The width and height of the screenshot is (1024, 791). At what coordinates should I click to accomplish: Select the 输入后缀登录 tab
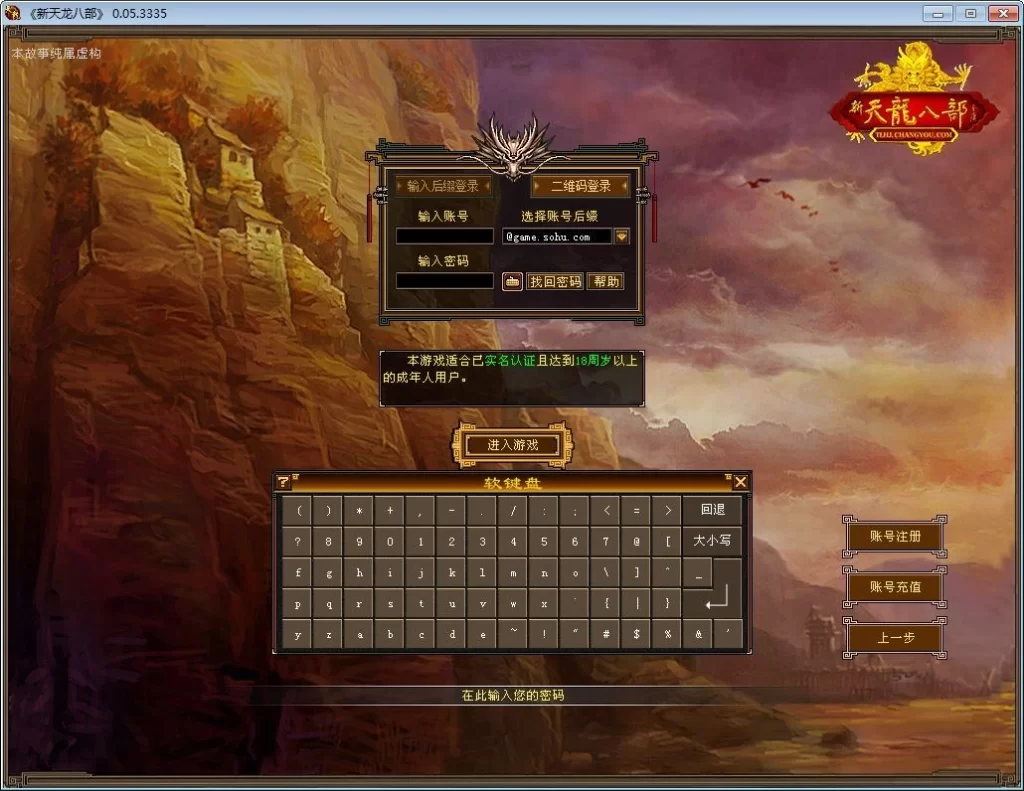[442, 186]
